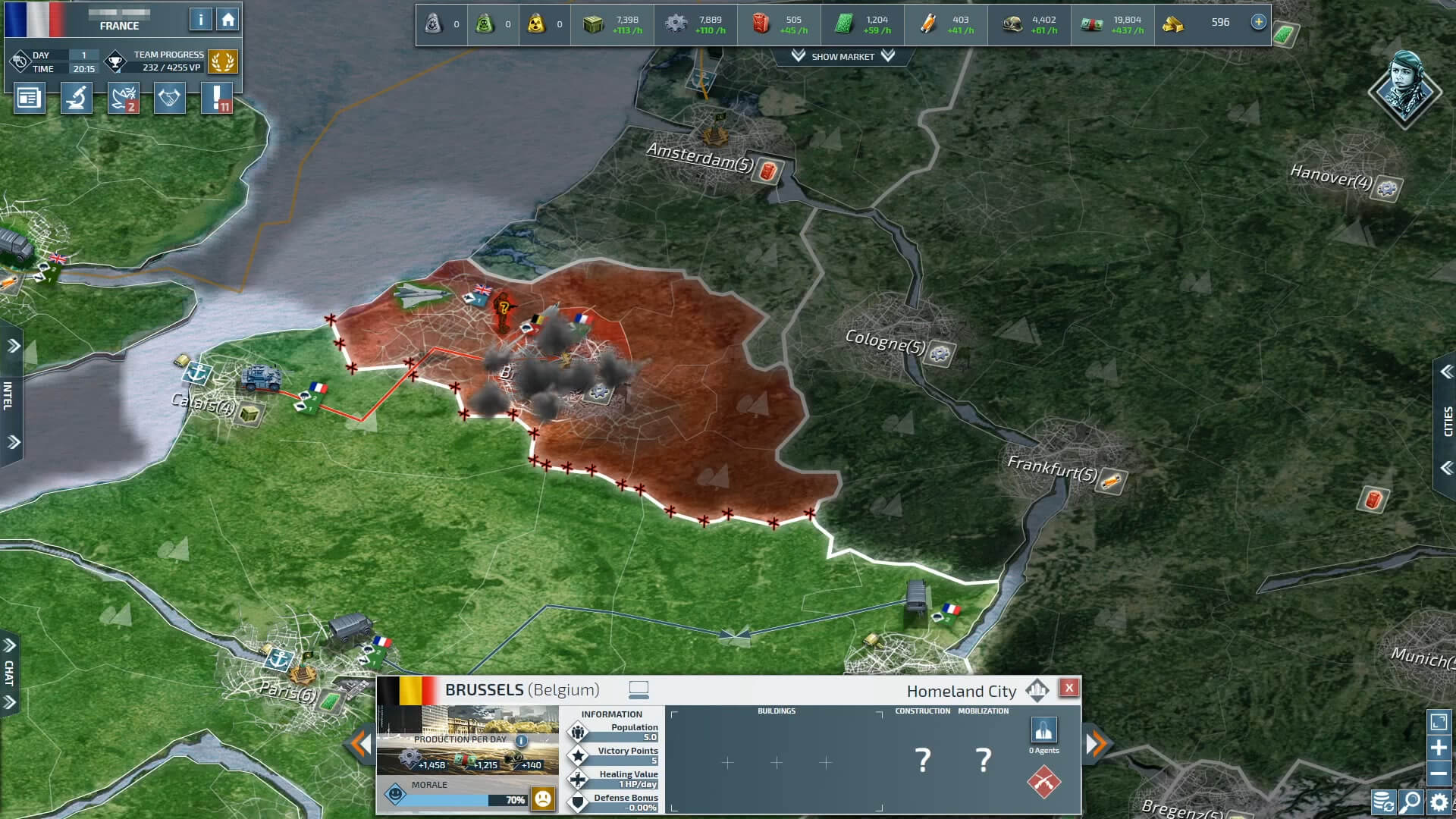The width and height of the screenshot is (1456, 819).
Task: Expand the Show Market dropdown
Action: click(843, 57)
